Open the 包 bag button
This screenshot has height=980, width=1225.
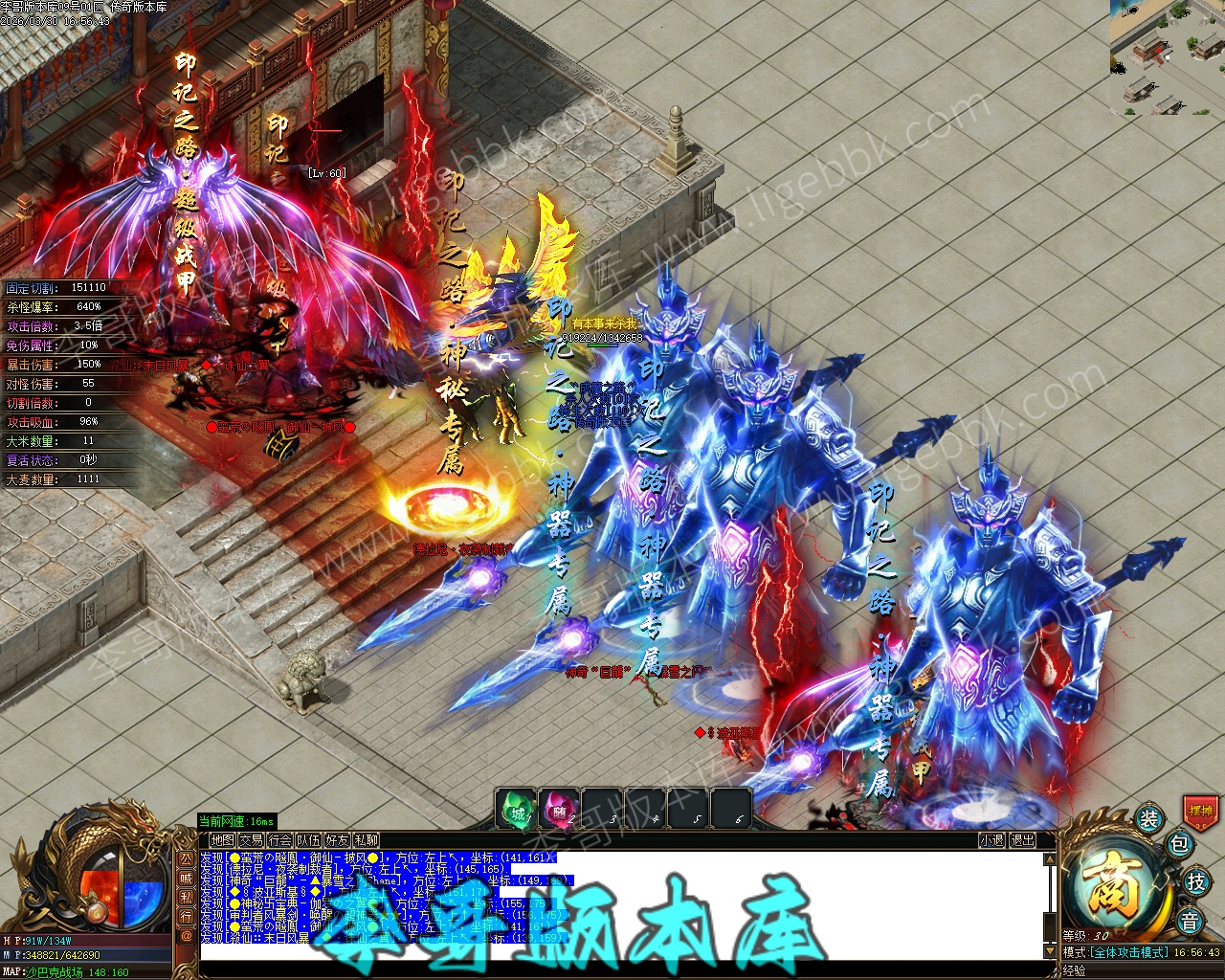1179,844
